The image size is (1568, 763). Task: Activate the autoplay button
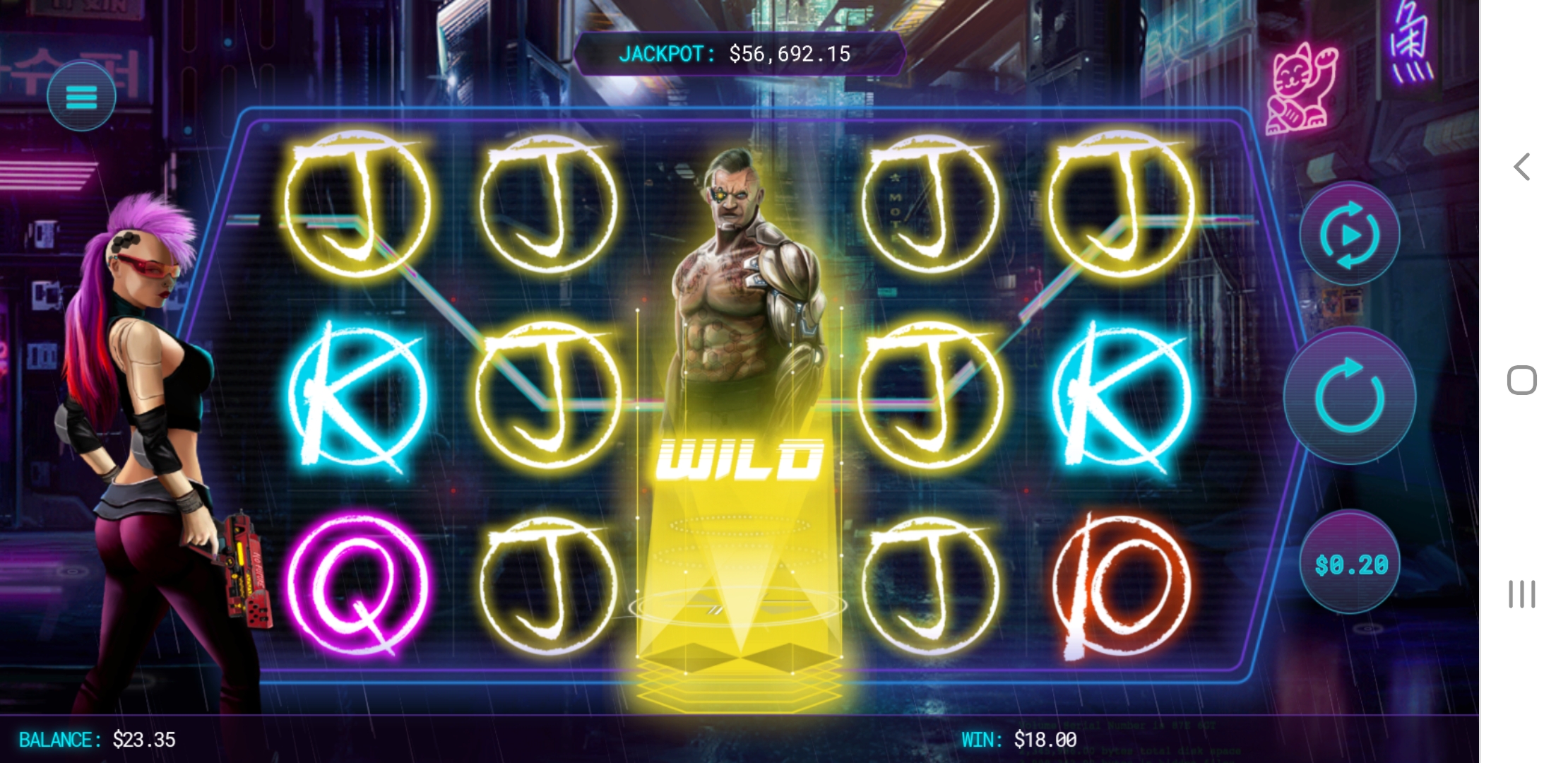pos(1349,235)
